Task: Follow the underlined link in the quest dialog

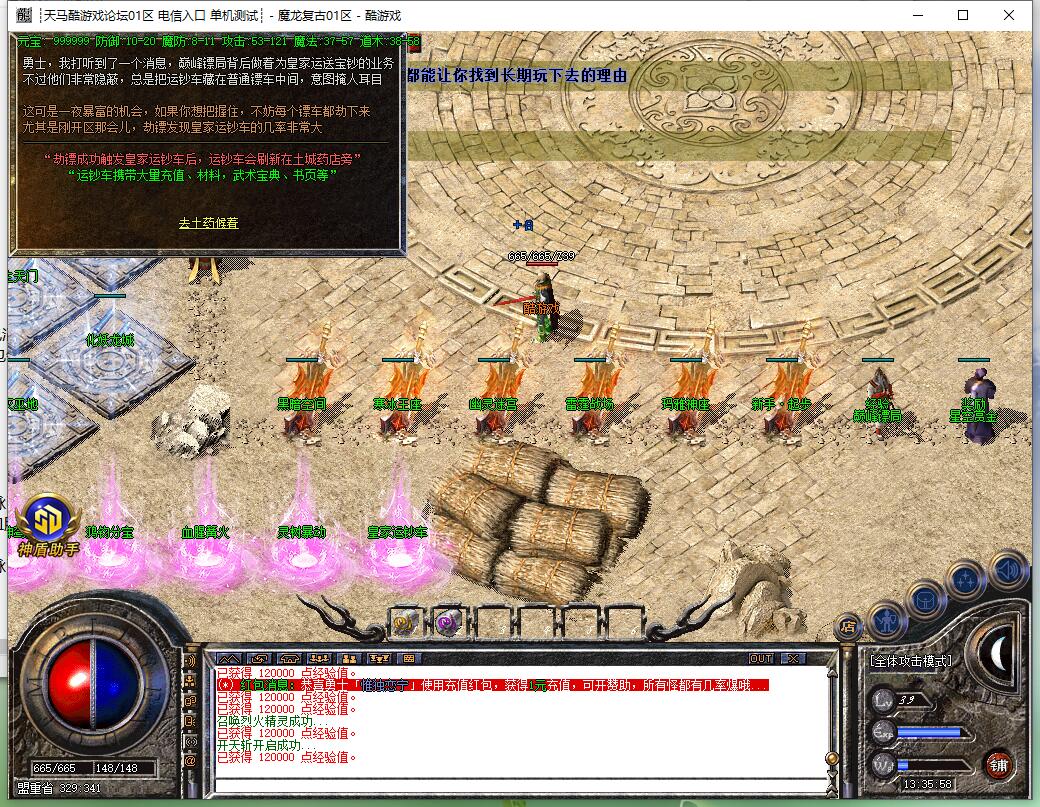Action: point(208,223)
